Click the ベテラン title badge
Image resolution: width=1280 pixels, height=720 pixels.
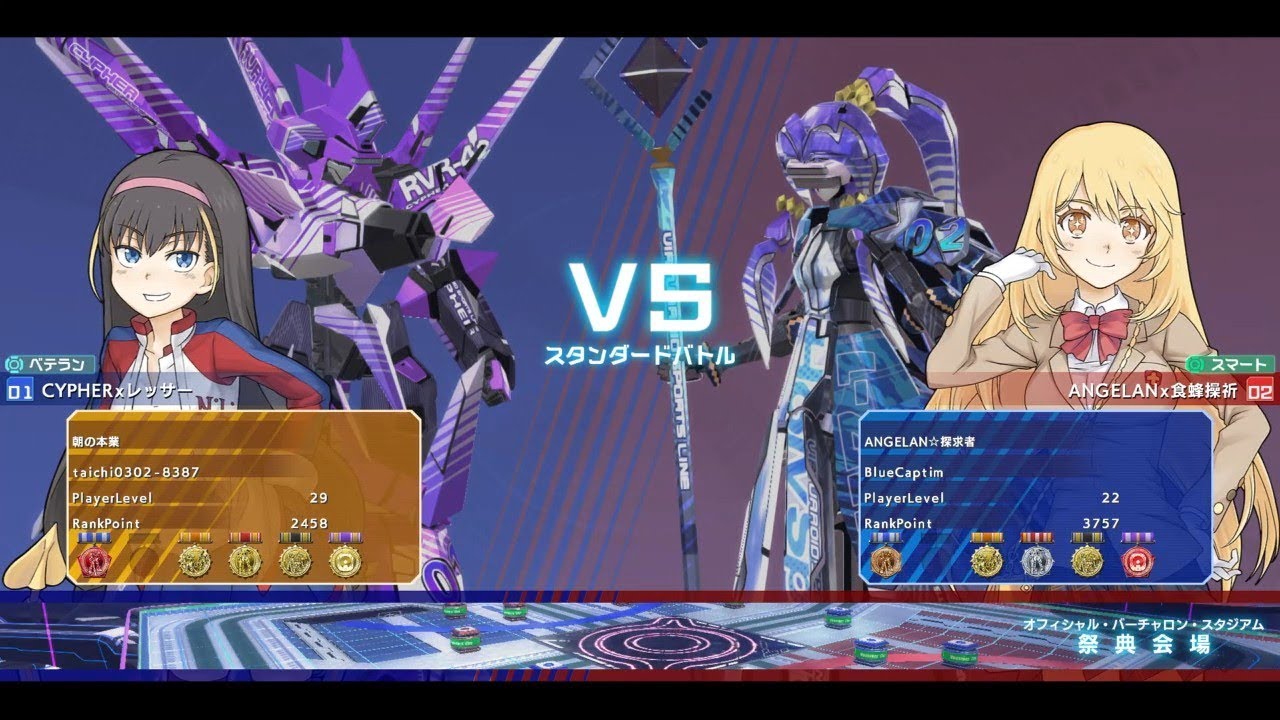[51, 365]
